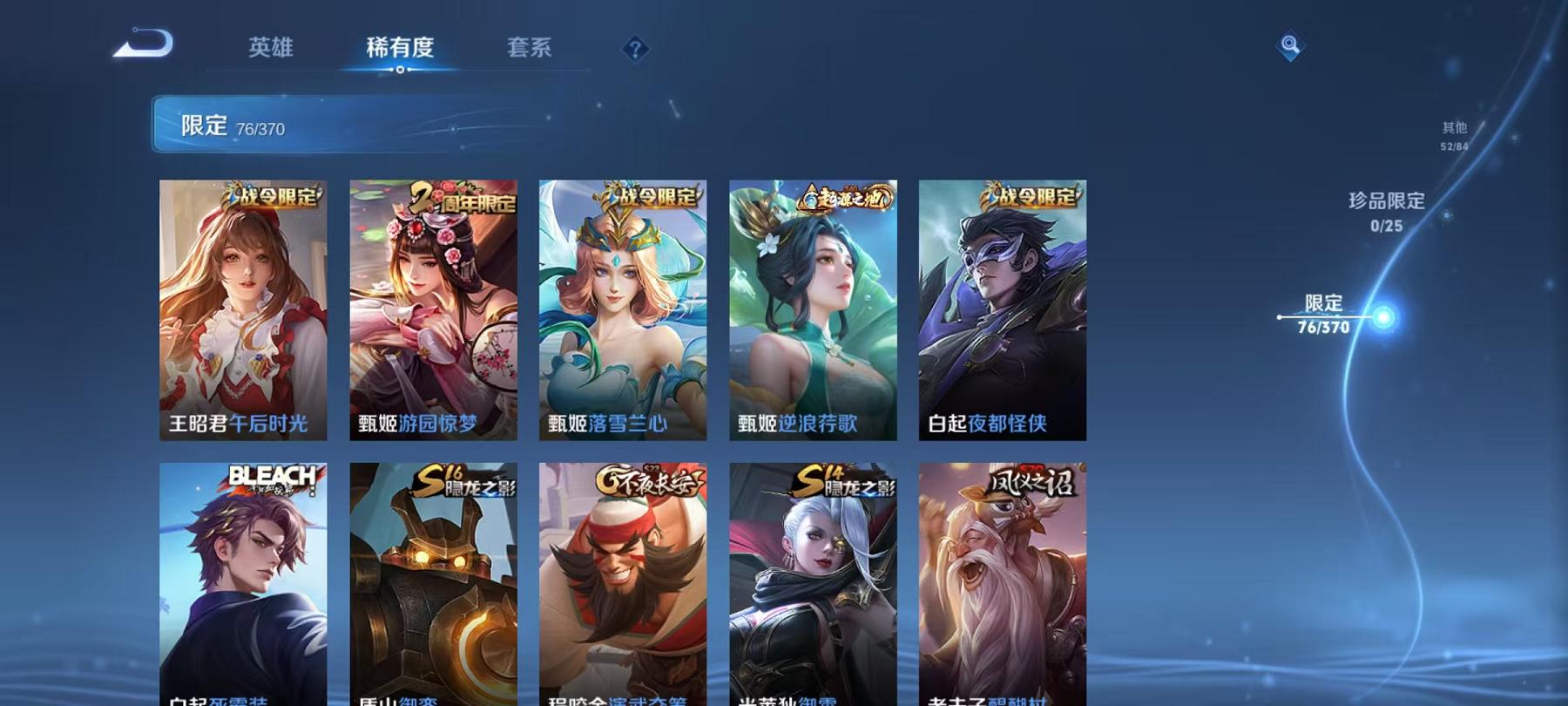
Task: Click the help question mark icon
Action: 634,48
